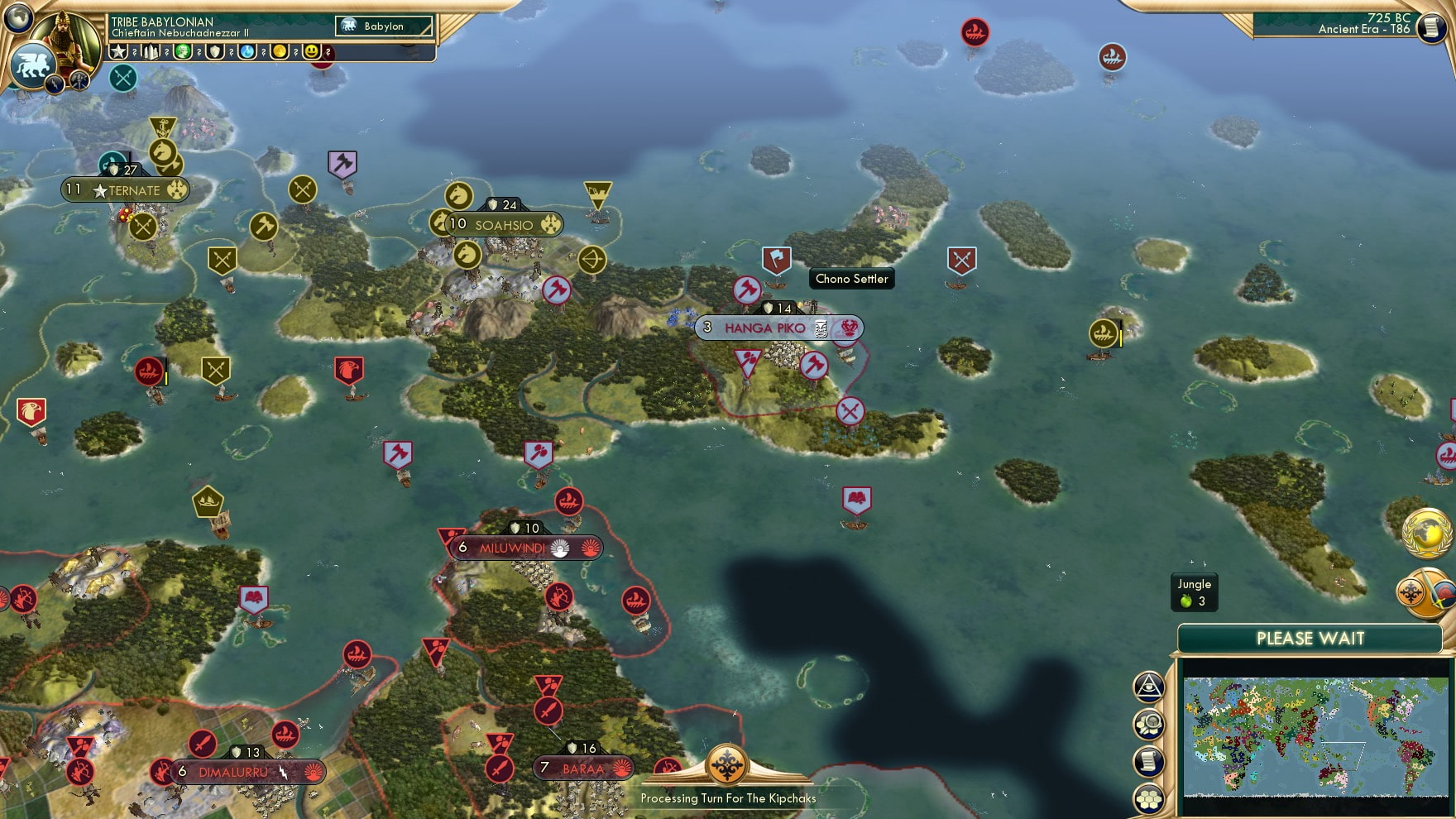The image size is (1456, 819).
Task: Open the globe icon in top-left corner
Action: coord(17,16)
